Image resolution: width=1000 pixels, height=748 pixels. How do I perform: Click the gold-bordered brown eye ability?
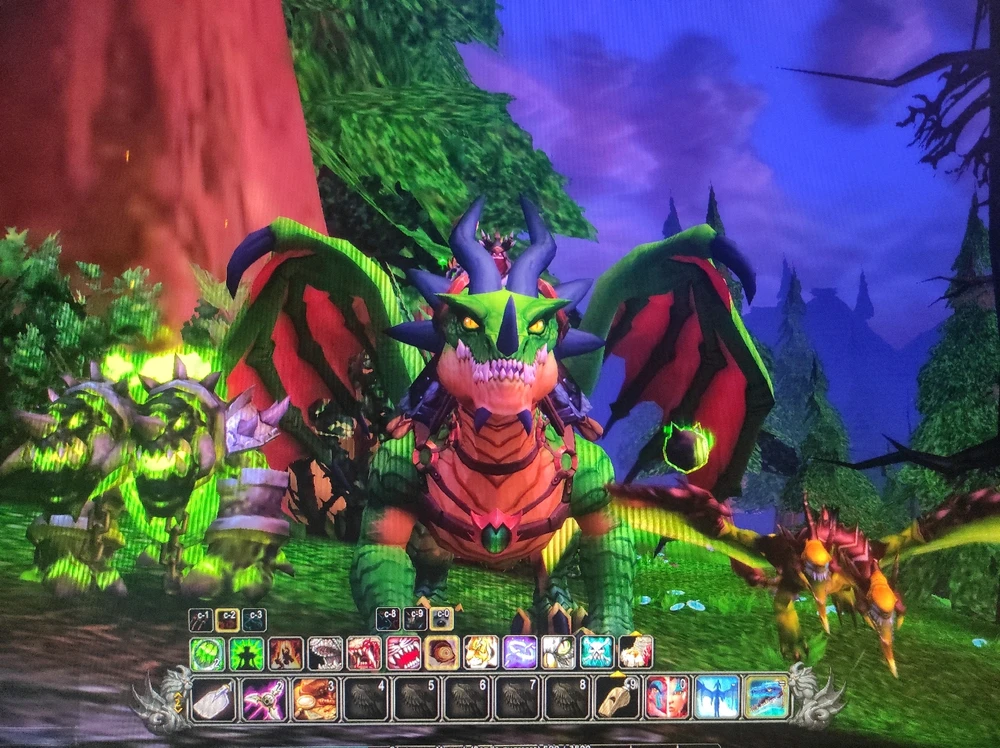(441, 653)
